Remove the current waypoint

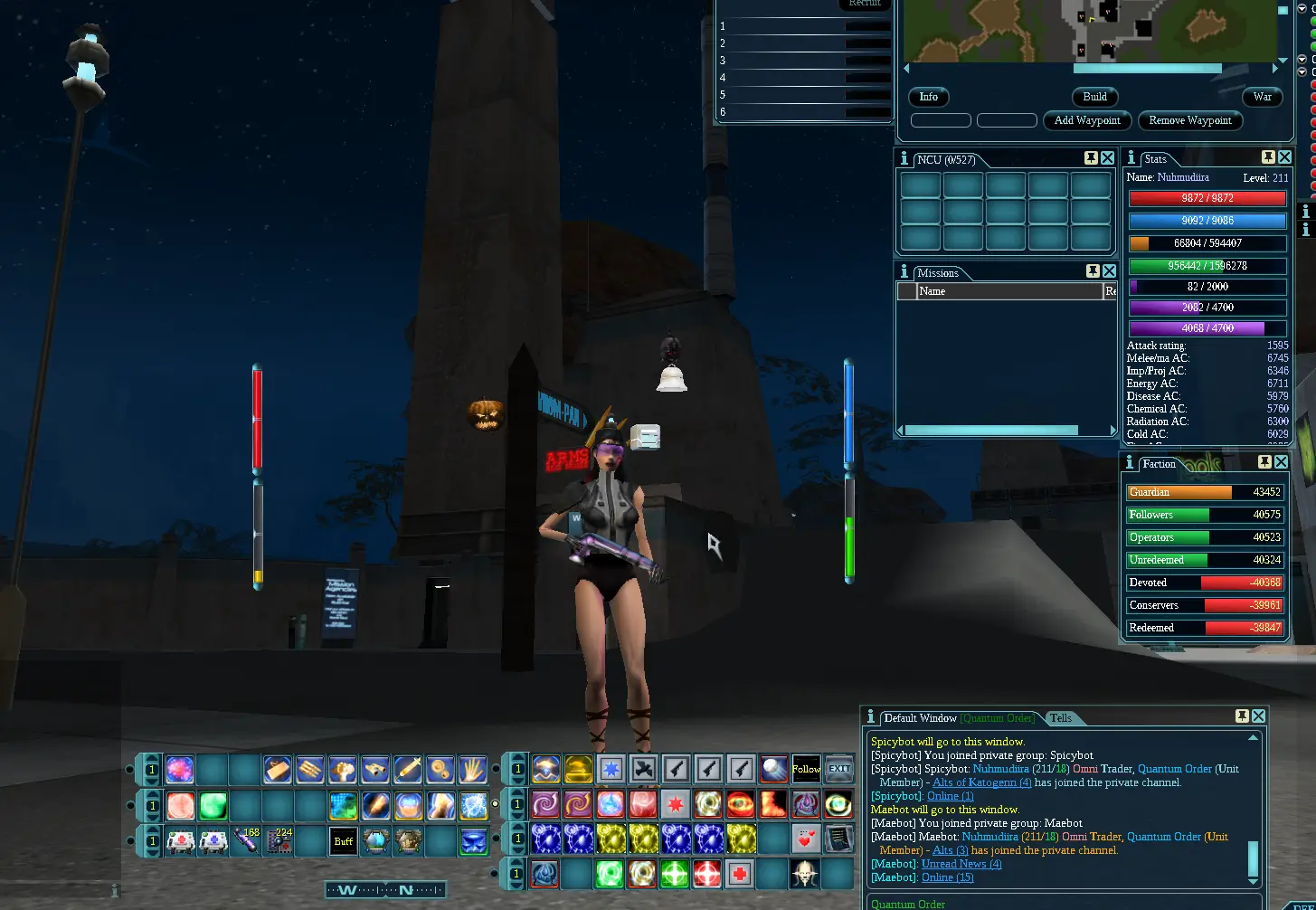pos(1189,120)
